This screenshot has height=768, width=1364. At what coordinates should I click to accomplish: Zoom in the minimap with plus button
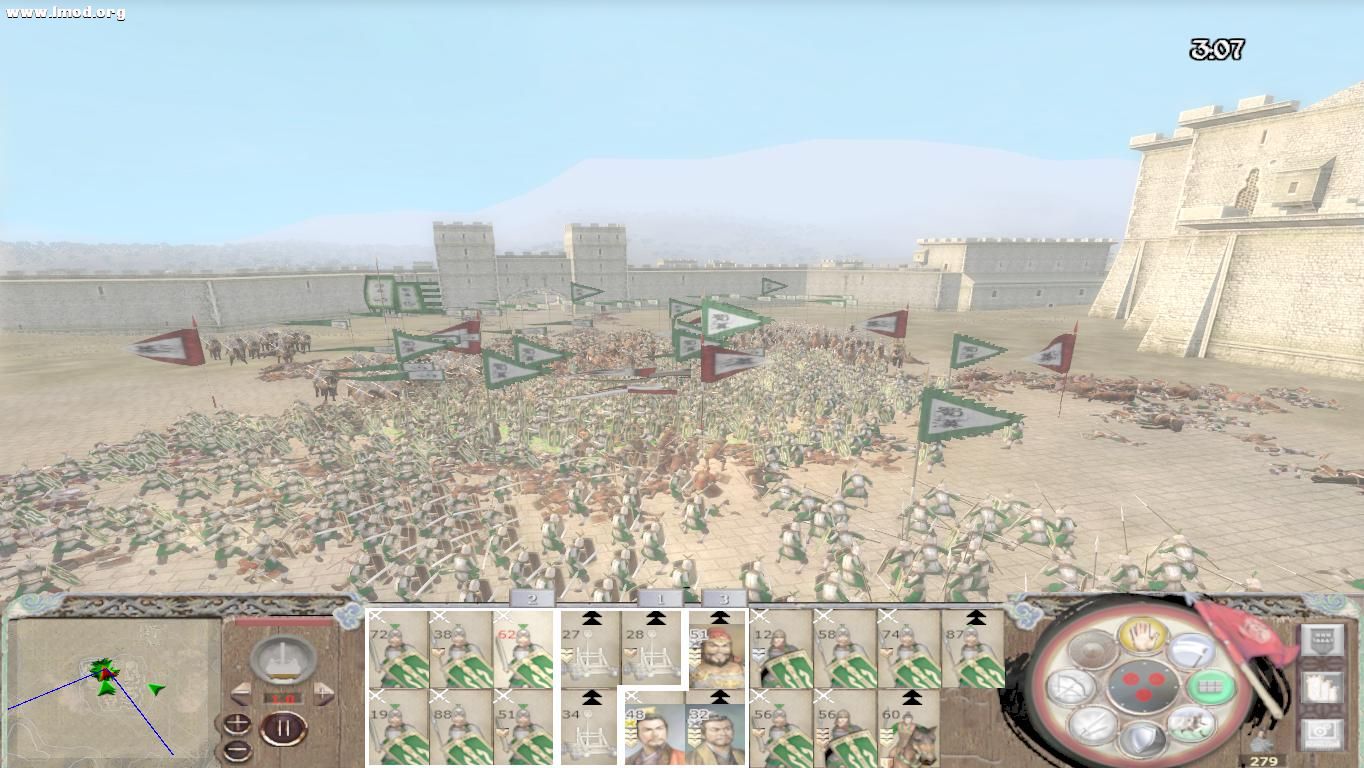coord(237,722)
